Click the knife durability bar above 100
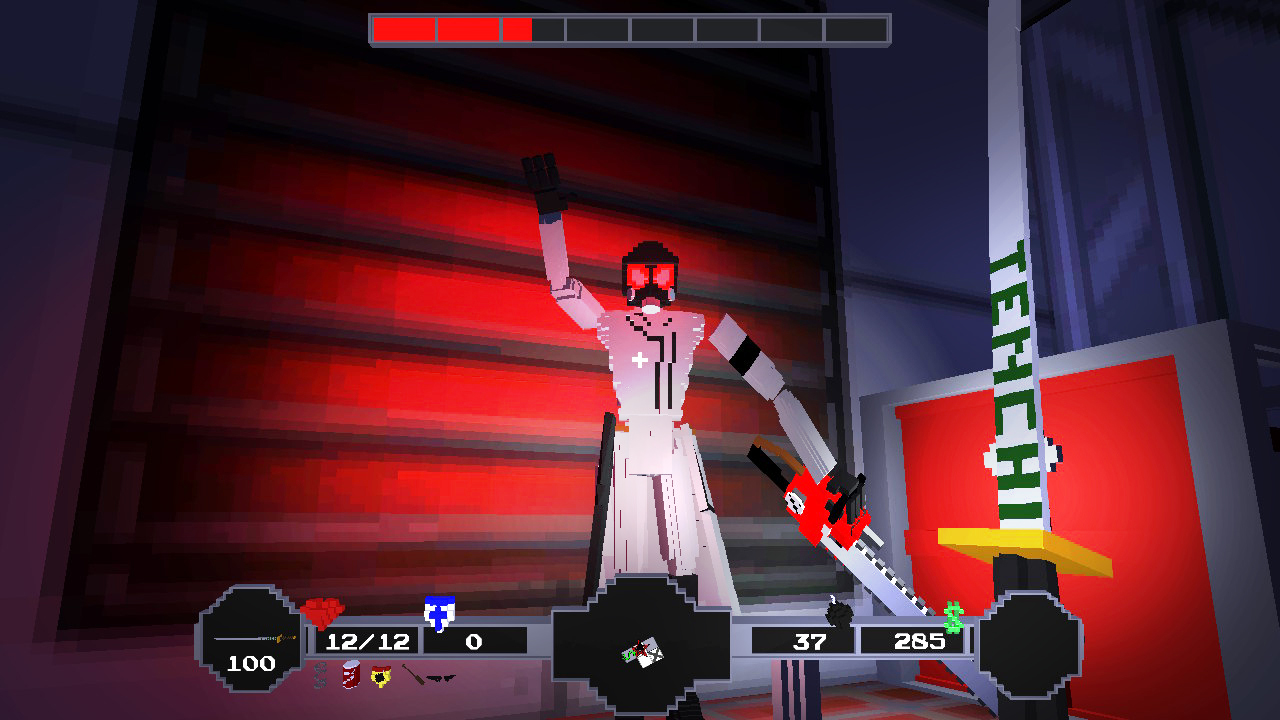1280x720 pixels. click(254, 637)
